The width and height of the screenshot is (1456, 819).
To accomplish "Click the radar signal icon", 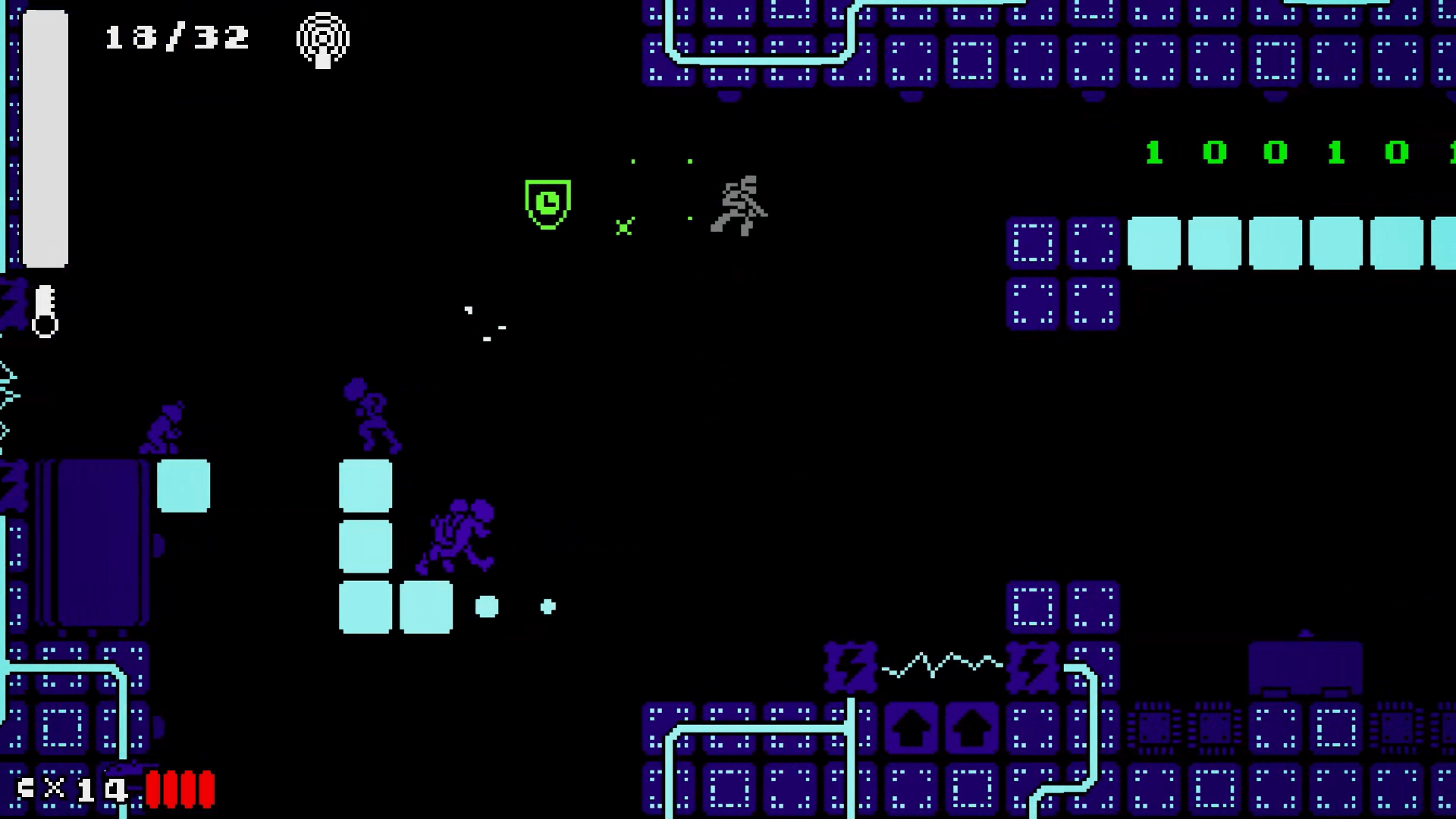I will [x=323, y=39].
